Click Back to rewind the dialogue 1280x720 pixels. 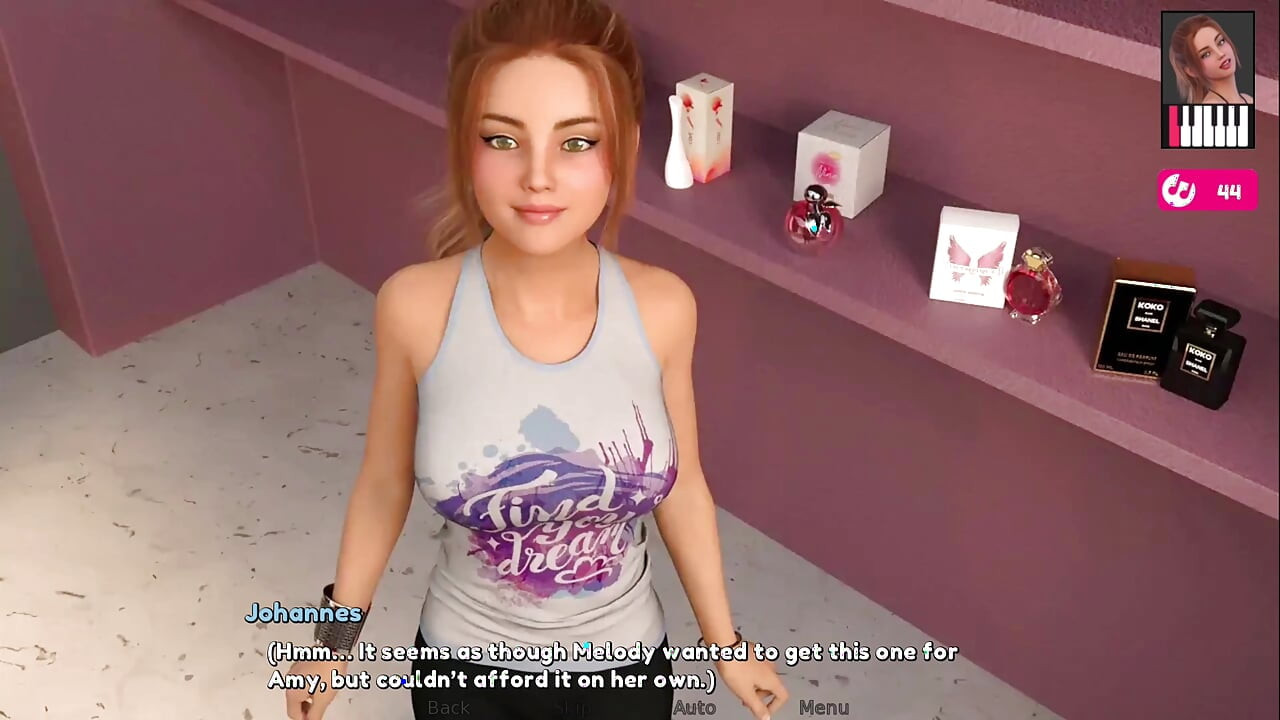[448, 707]
